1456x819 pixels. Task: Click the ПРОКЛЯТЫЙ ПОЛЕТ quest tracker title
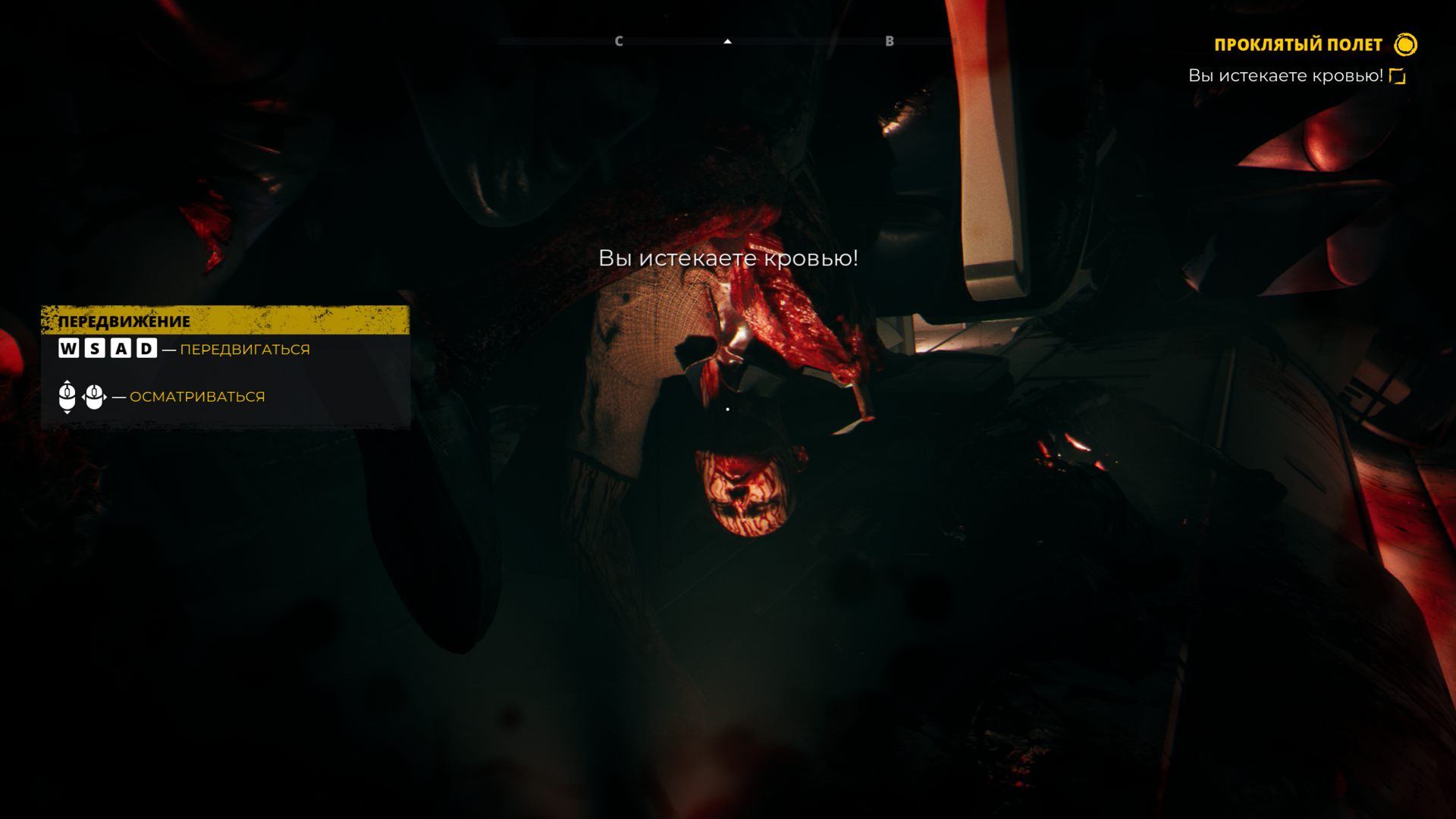[x=1298, y=45]
